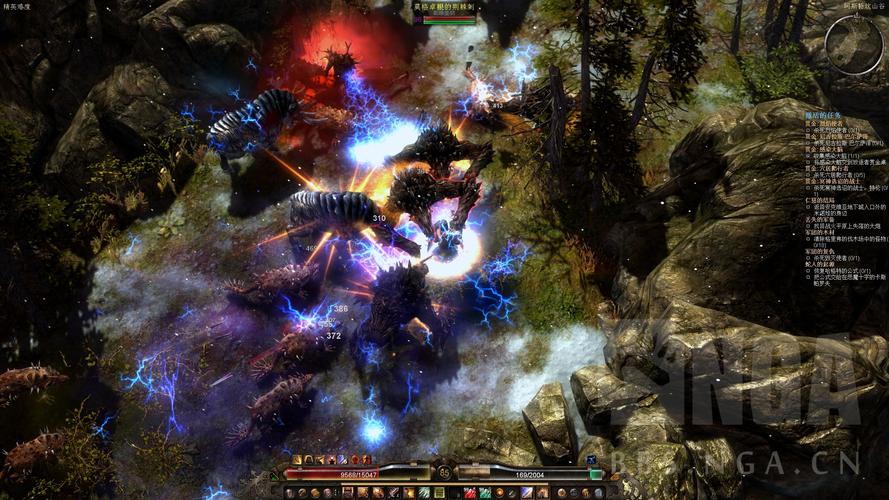Activate the teal streaks skill icon
The width and height of the screenshot is (889, 500).
point(423,492)
